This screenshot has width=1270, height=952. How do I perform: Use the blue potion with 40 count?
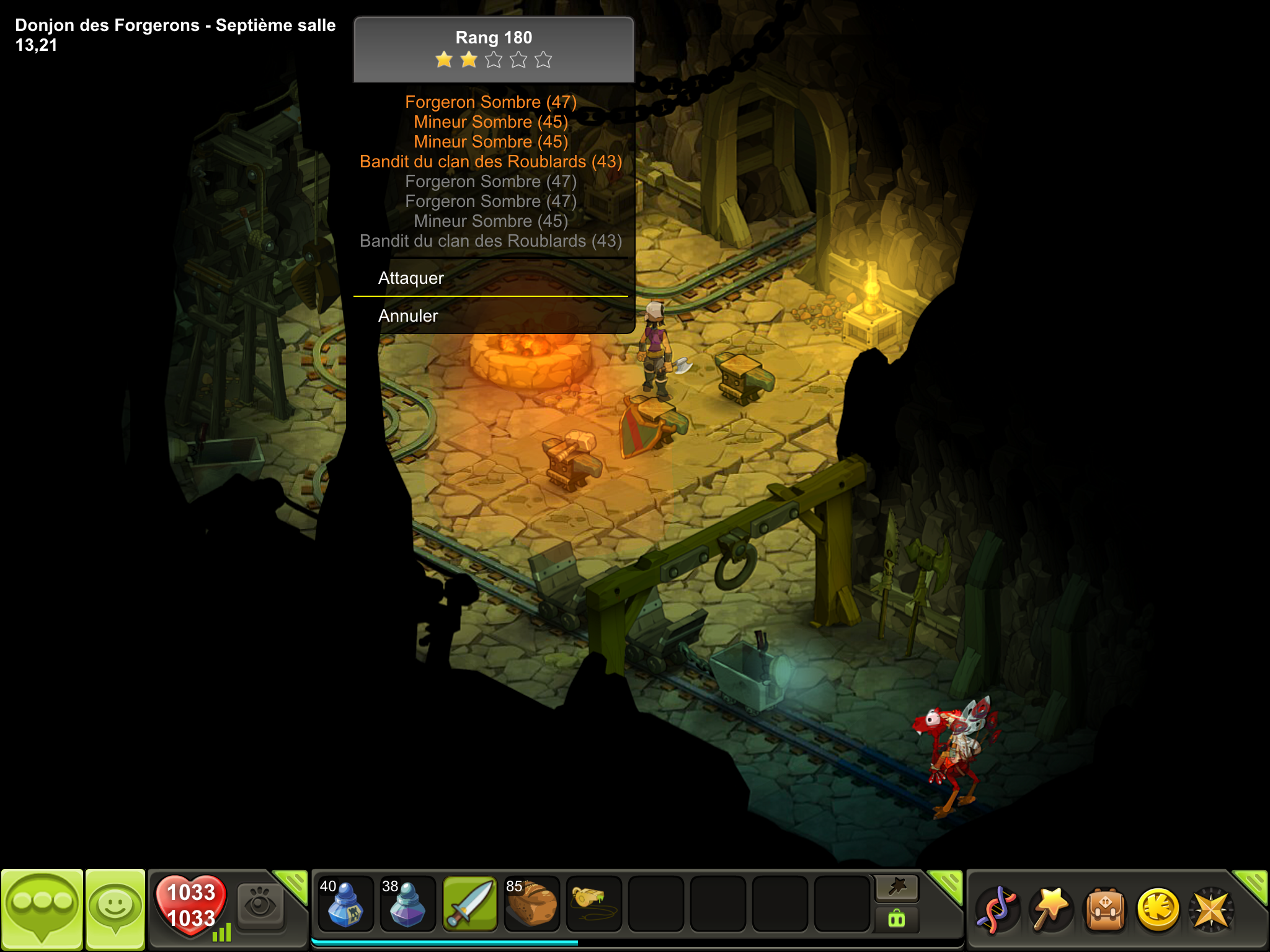click(x=345, y=905)
